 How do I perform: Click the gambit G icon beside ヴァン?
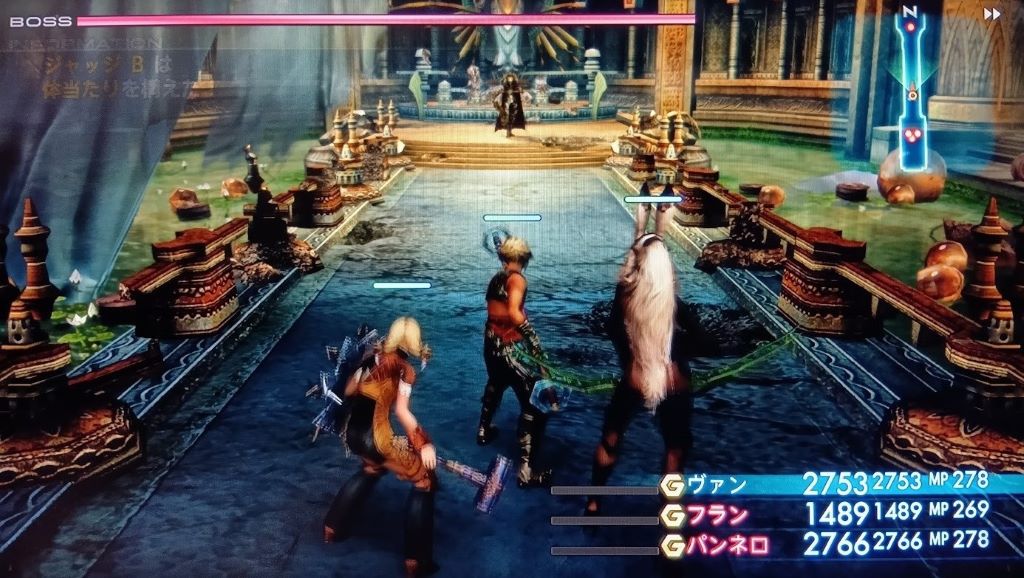[x=672, y=486]
